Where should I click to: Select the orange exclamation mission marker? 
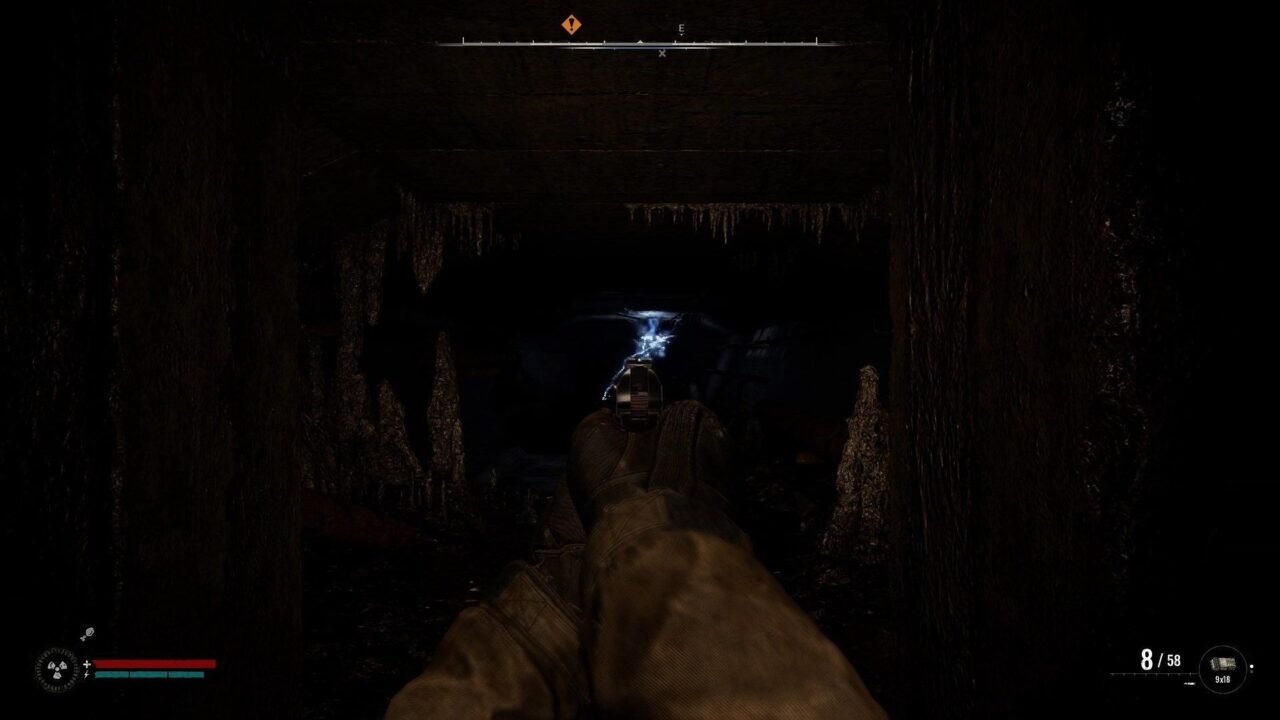click(x=571, y=23)
